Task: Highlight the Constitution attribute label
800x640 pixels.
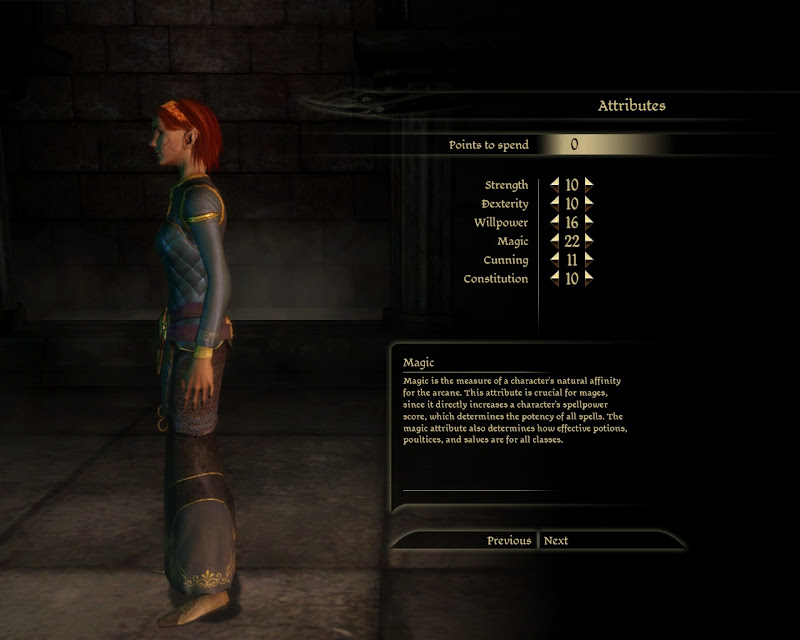Action: (x=495, y=279)
